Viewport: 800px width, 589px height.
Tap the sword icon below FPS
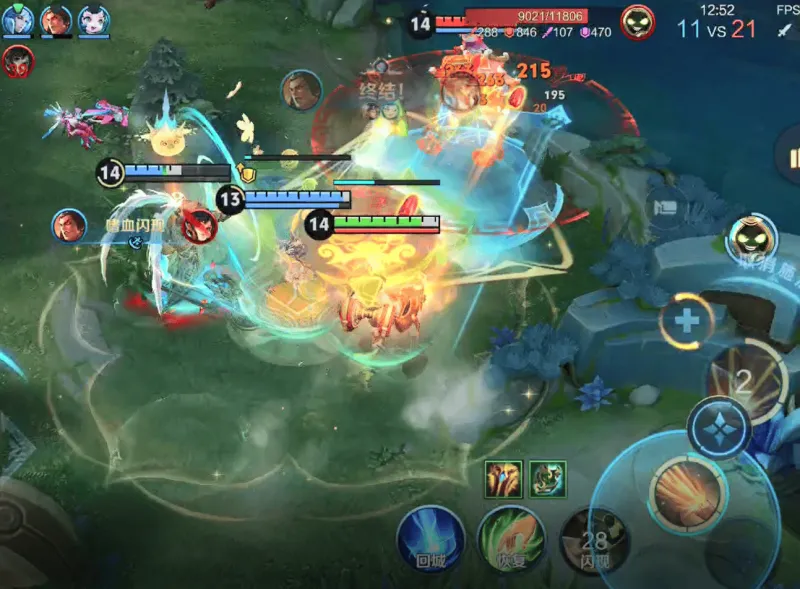(784, 30)
